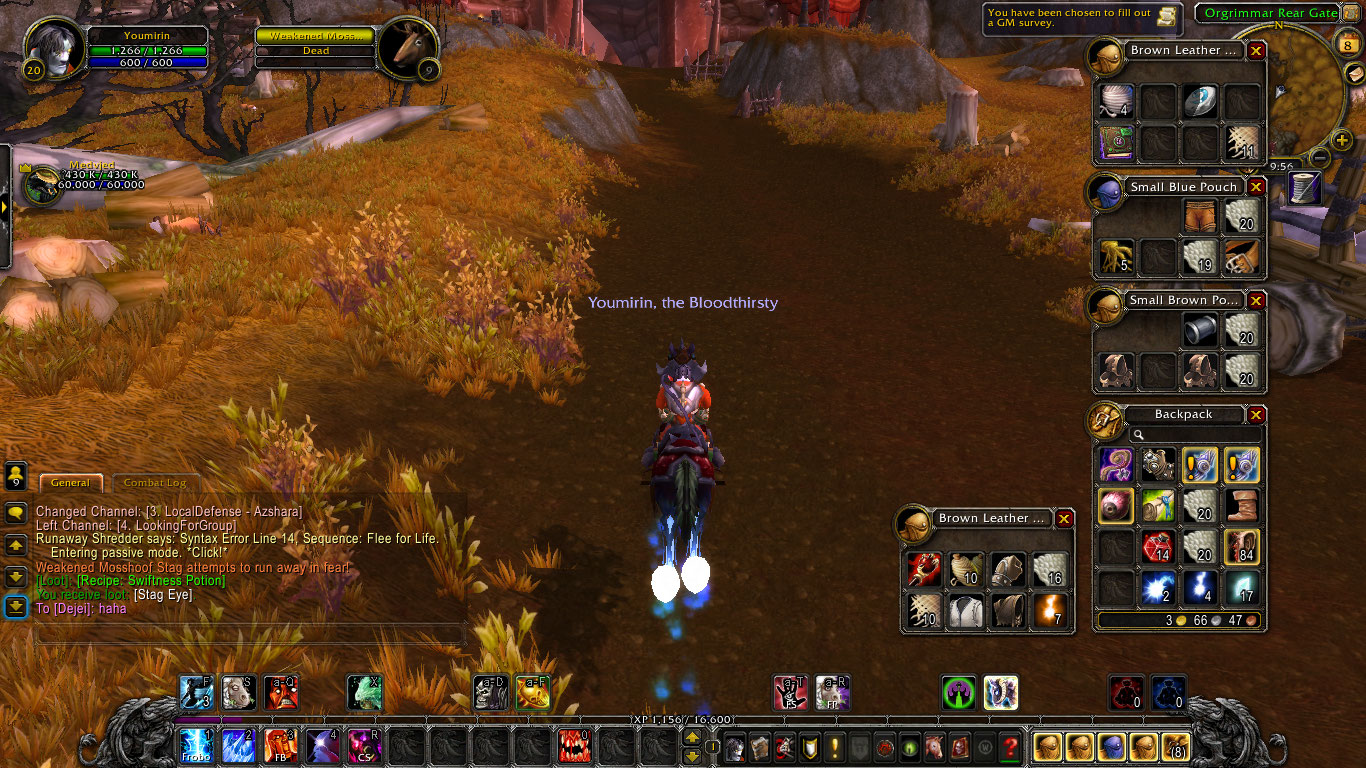Zoom in on the minimap
This screenshot has width=1366, height=768.
coord(1342,141)
